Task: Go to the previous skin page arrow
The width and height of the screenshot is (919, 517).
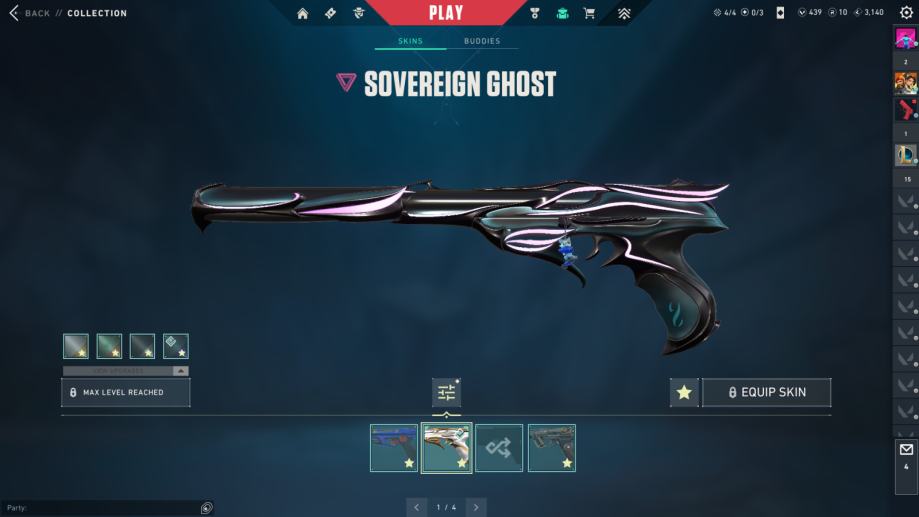Action: pyautogui.click(x=417, y=507)
